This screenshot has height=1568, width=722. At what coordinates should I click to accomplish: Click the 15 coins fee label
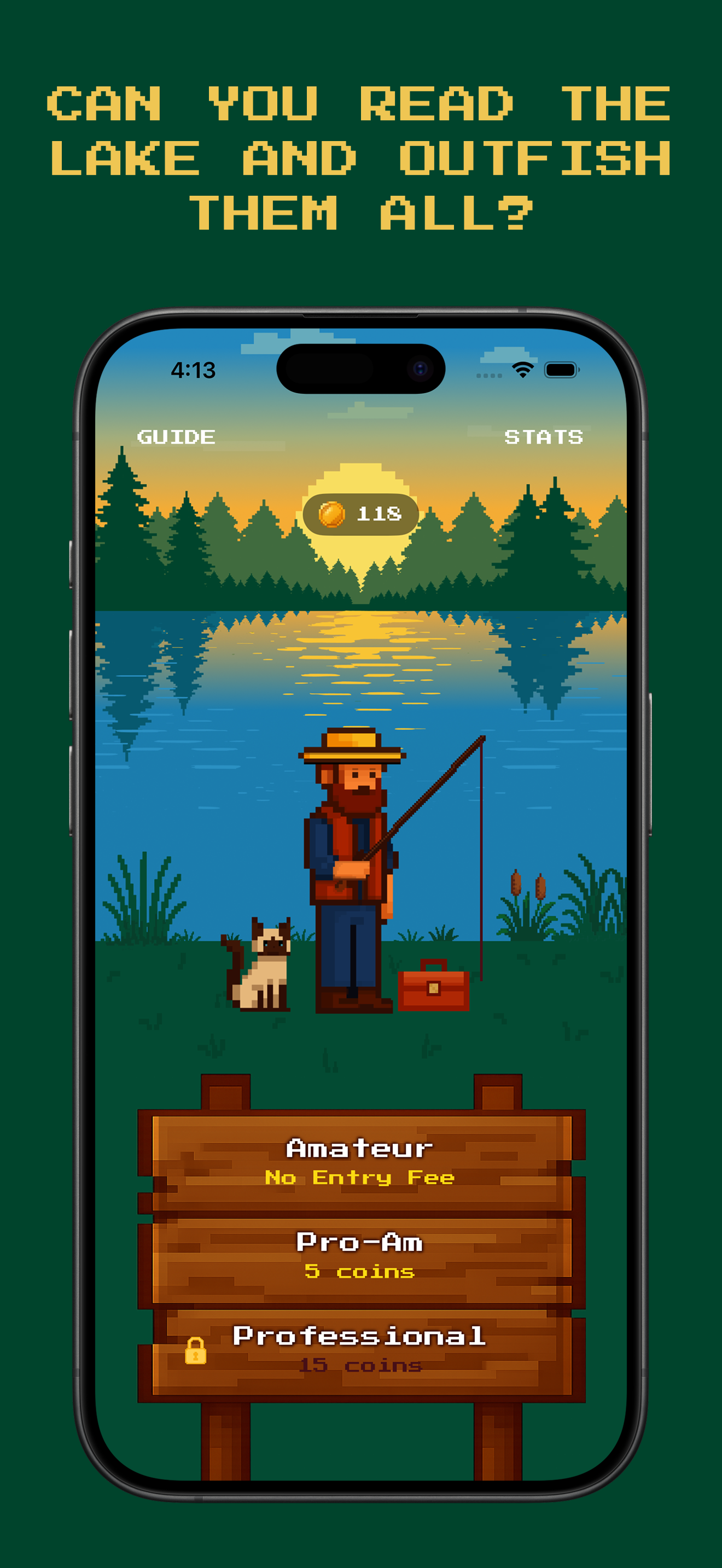point(360,1365)
